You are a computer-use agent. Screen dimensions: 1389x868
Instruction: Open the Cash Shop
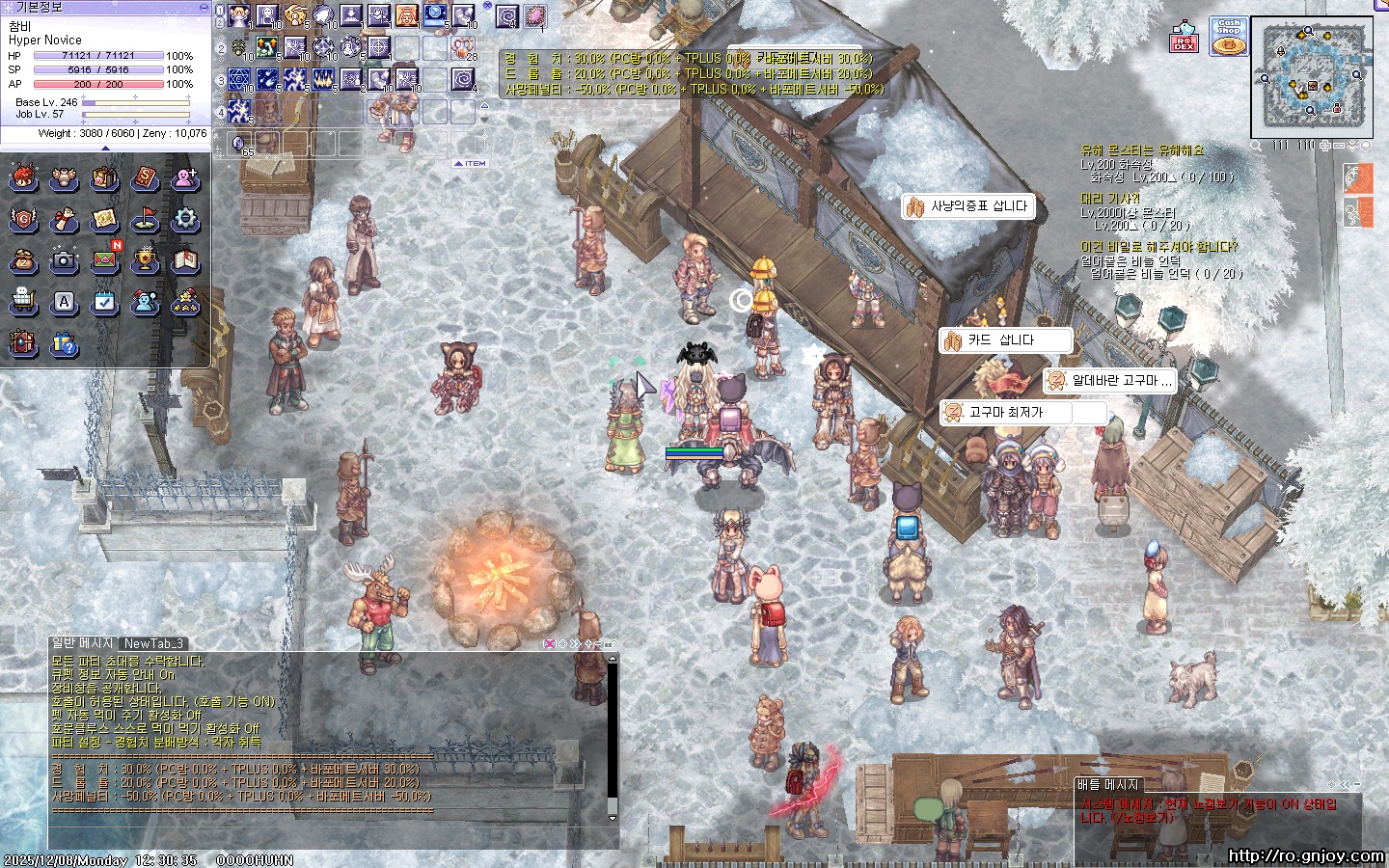[1228, 37]
